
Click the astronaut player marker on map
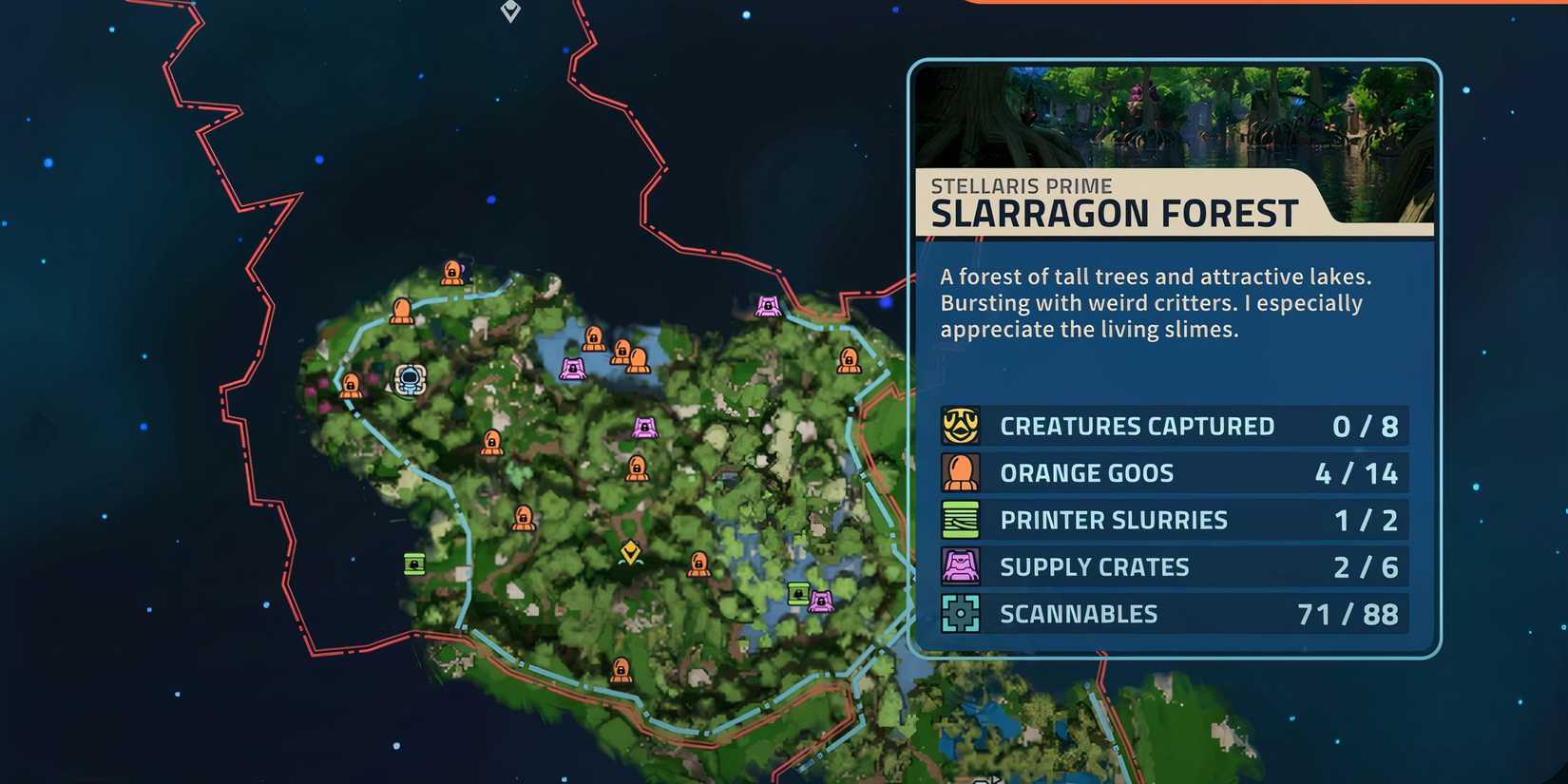pos(411,379)
